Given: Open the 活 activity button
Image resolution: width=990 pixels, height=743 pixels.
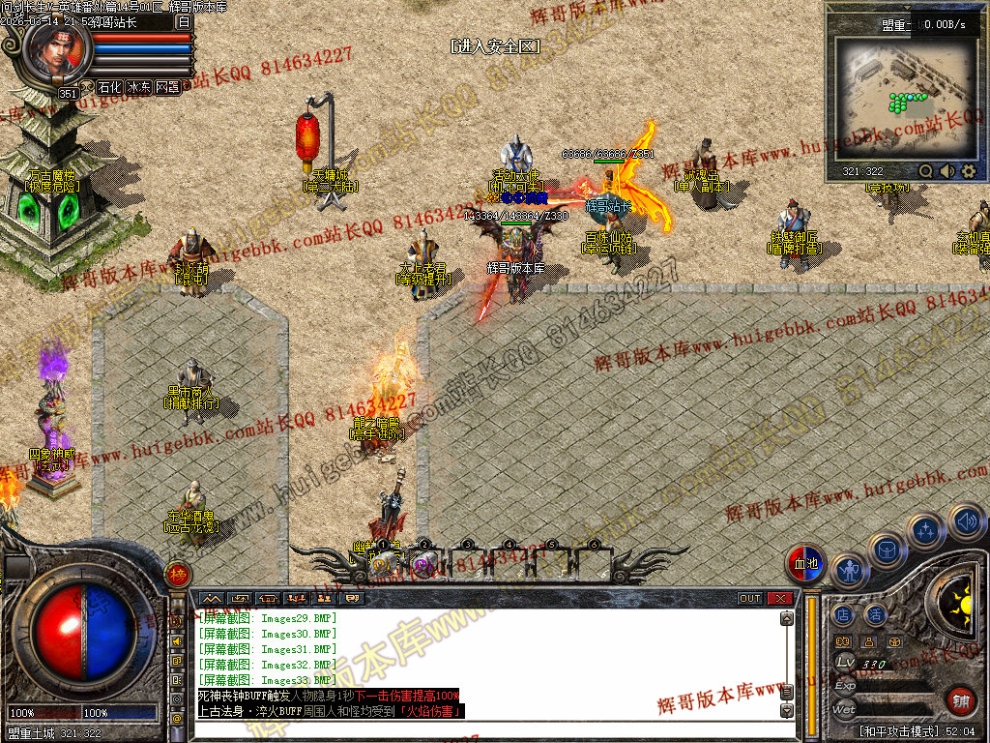Looking at the screenshot, I should click(x=876, y=614).
